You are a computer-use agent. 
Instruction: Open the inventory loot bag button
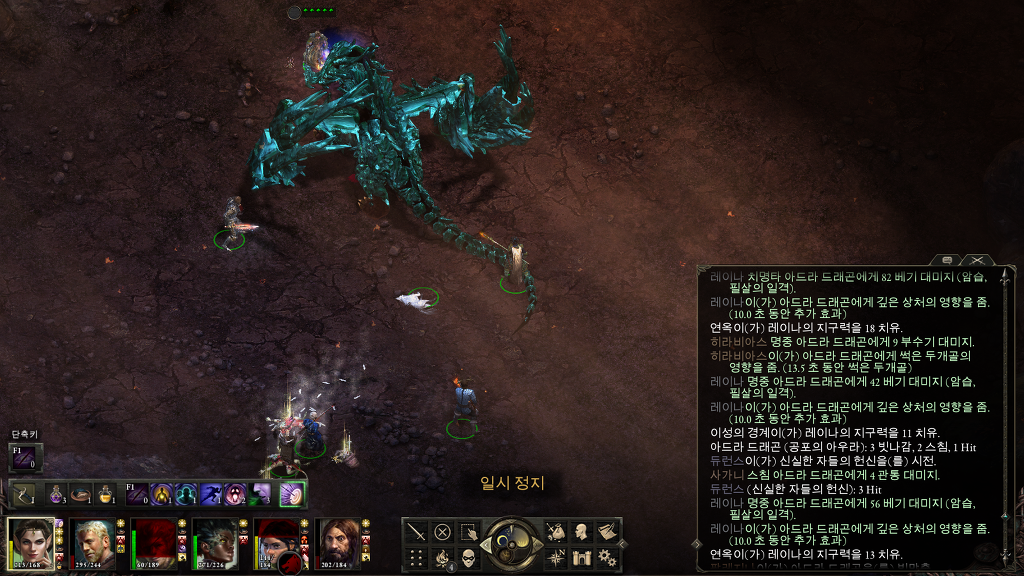click(x=555, y=532)
